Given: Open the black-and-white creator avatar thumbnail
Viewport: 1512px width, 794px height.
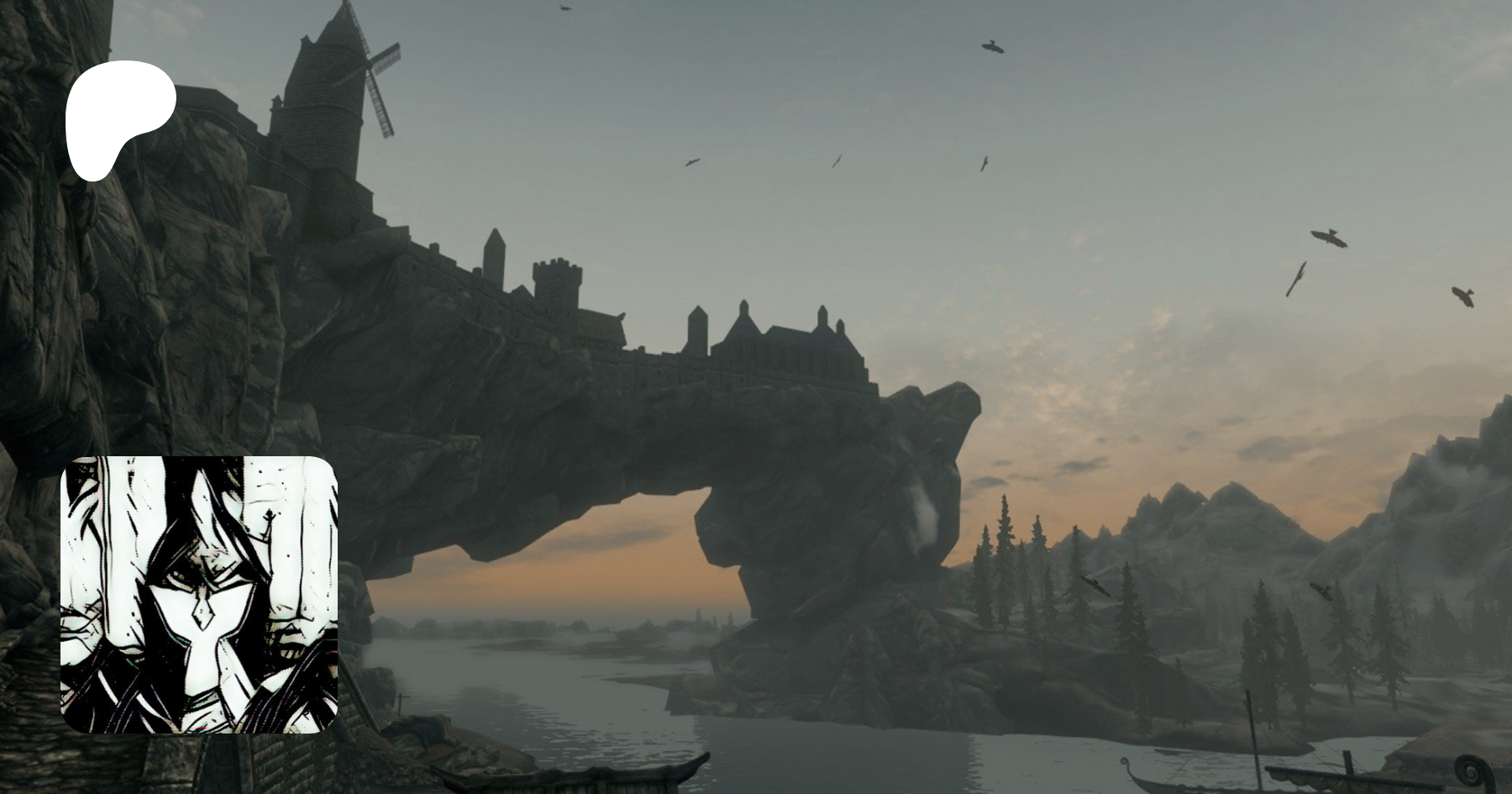Looking at the screenshot, I should tap(199, 594).
